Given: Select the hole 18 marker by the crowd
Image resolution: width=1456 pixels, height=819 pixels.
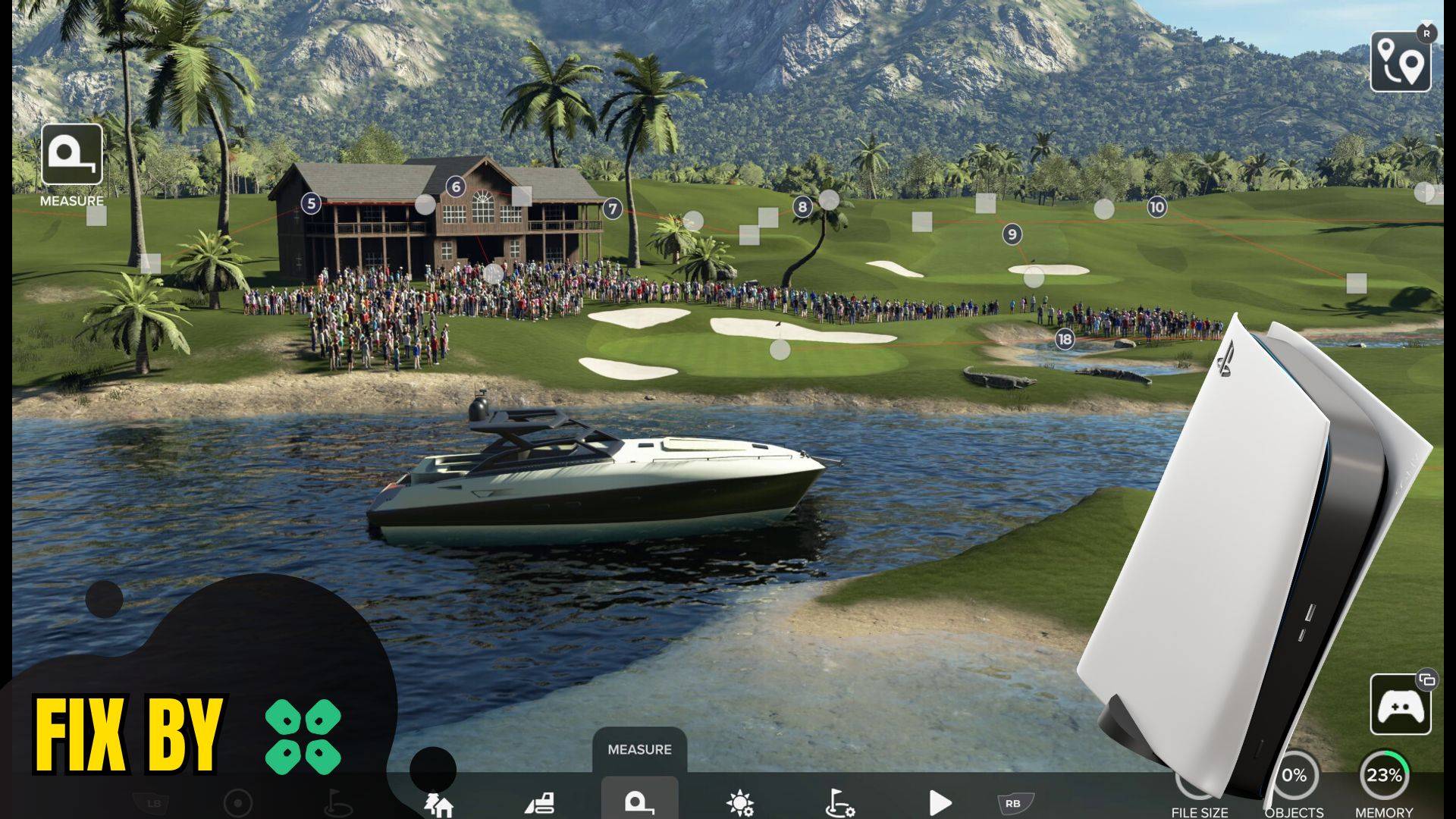Looking at the screenshot, I should pos(1065,339).
